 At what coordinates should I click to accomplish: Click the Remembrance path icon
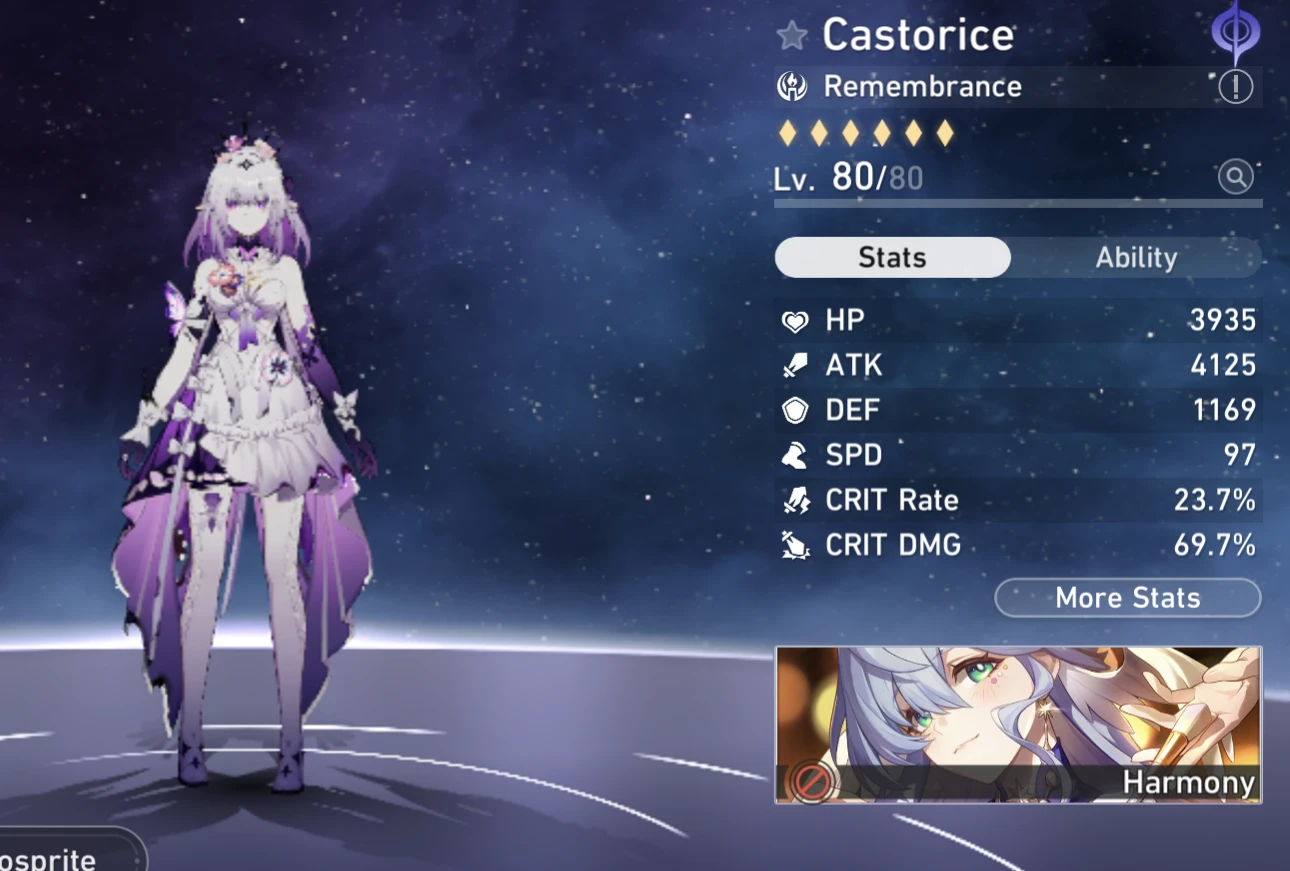pos(793,86)
